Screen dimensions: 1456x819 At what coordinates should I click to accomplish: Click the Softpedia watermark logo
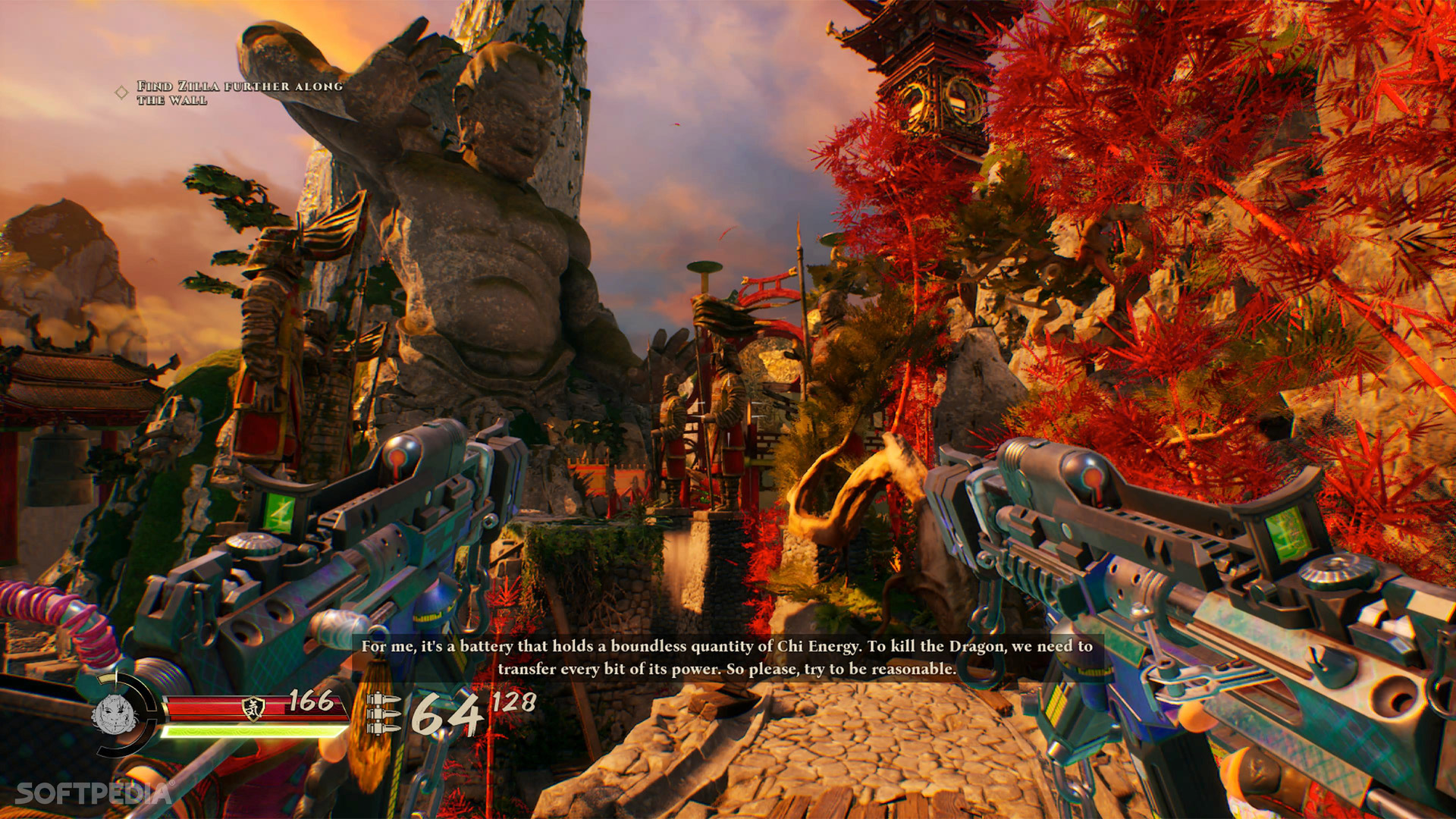93,793
